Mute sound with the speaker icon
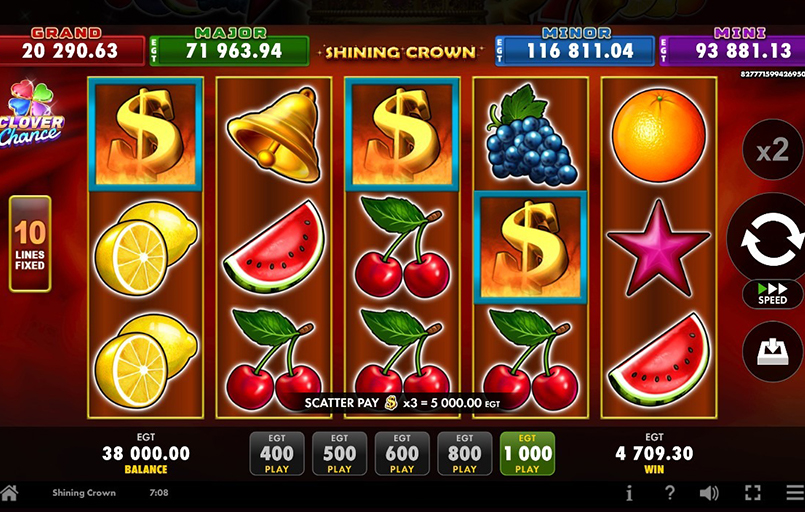The image size is (805, 512). [x=710, y=493]
